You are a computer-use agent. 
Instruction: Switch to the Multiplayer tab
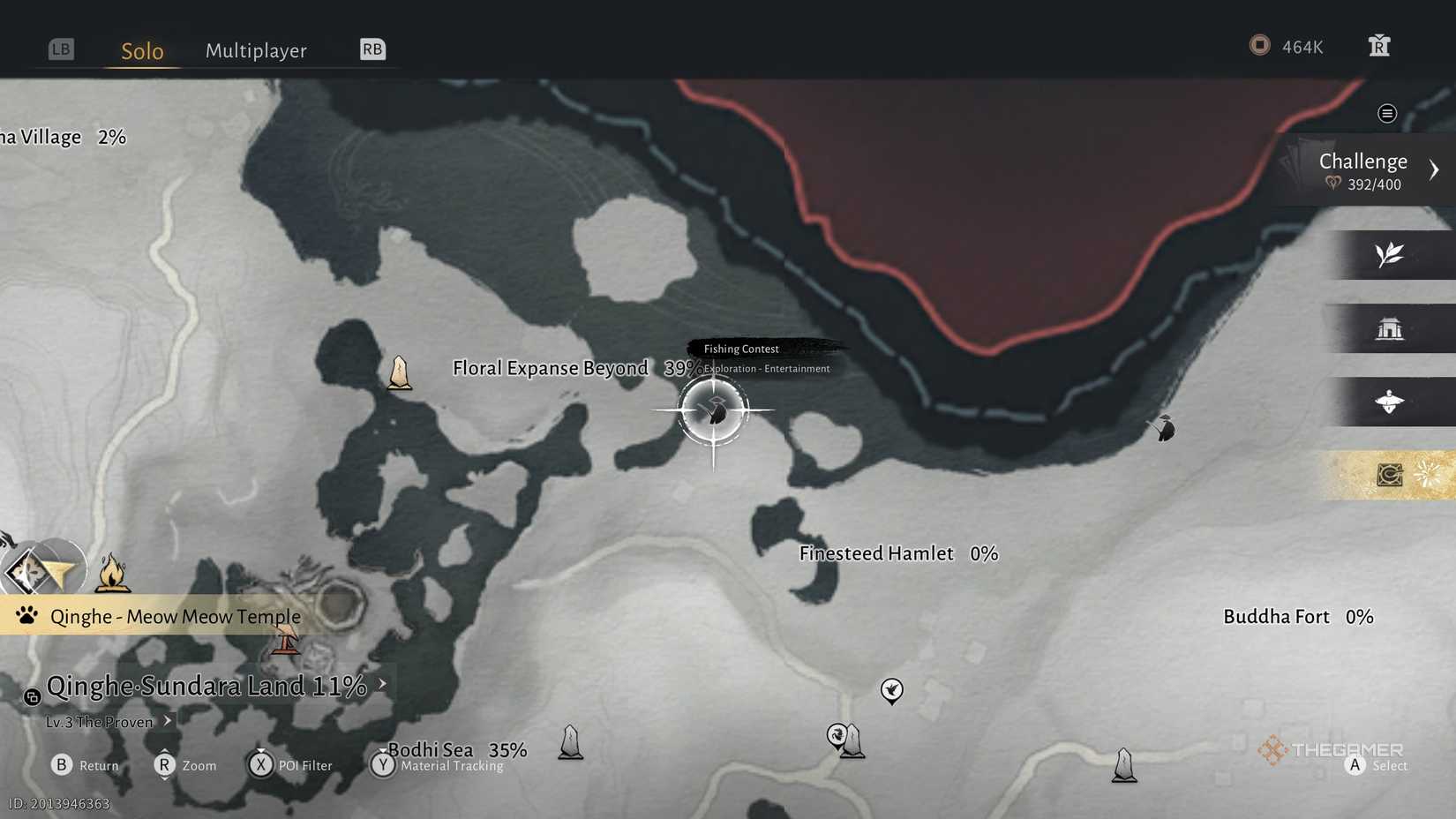256,50
